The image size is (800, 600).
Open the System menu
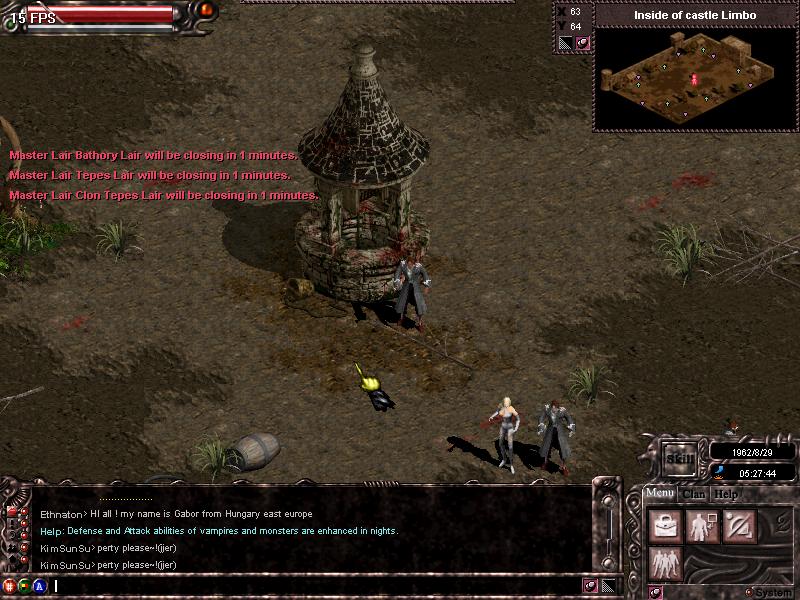click(768, 592)
